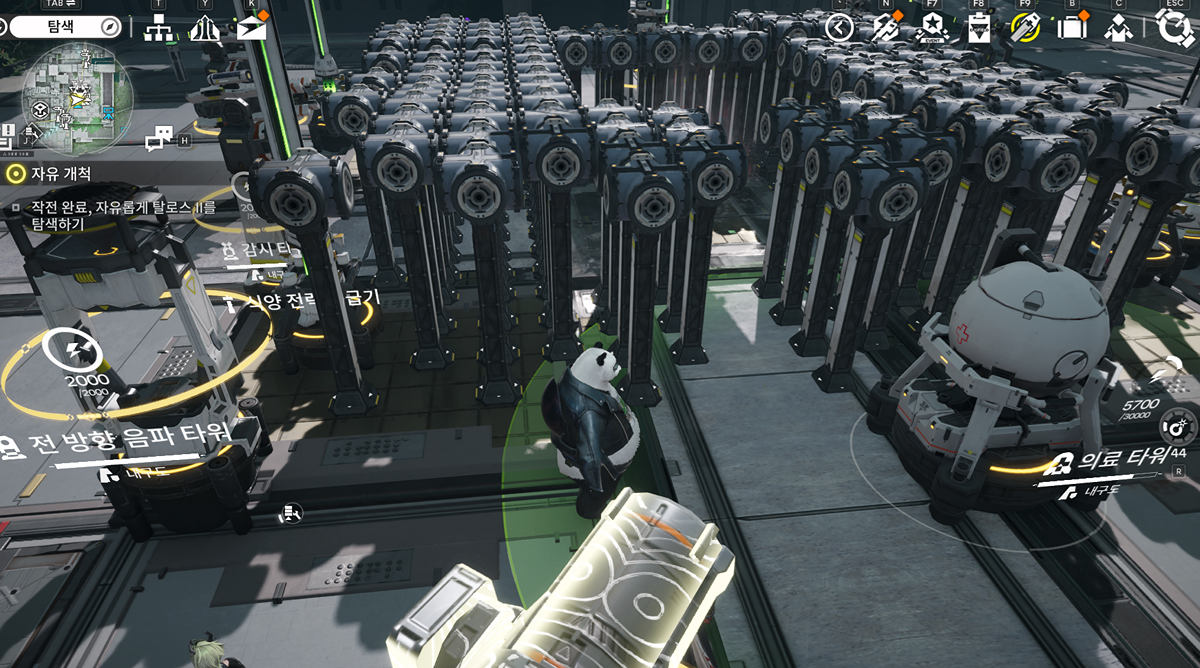Open the star EVENT icon

[931, 28]
